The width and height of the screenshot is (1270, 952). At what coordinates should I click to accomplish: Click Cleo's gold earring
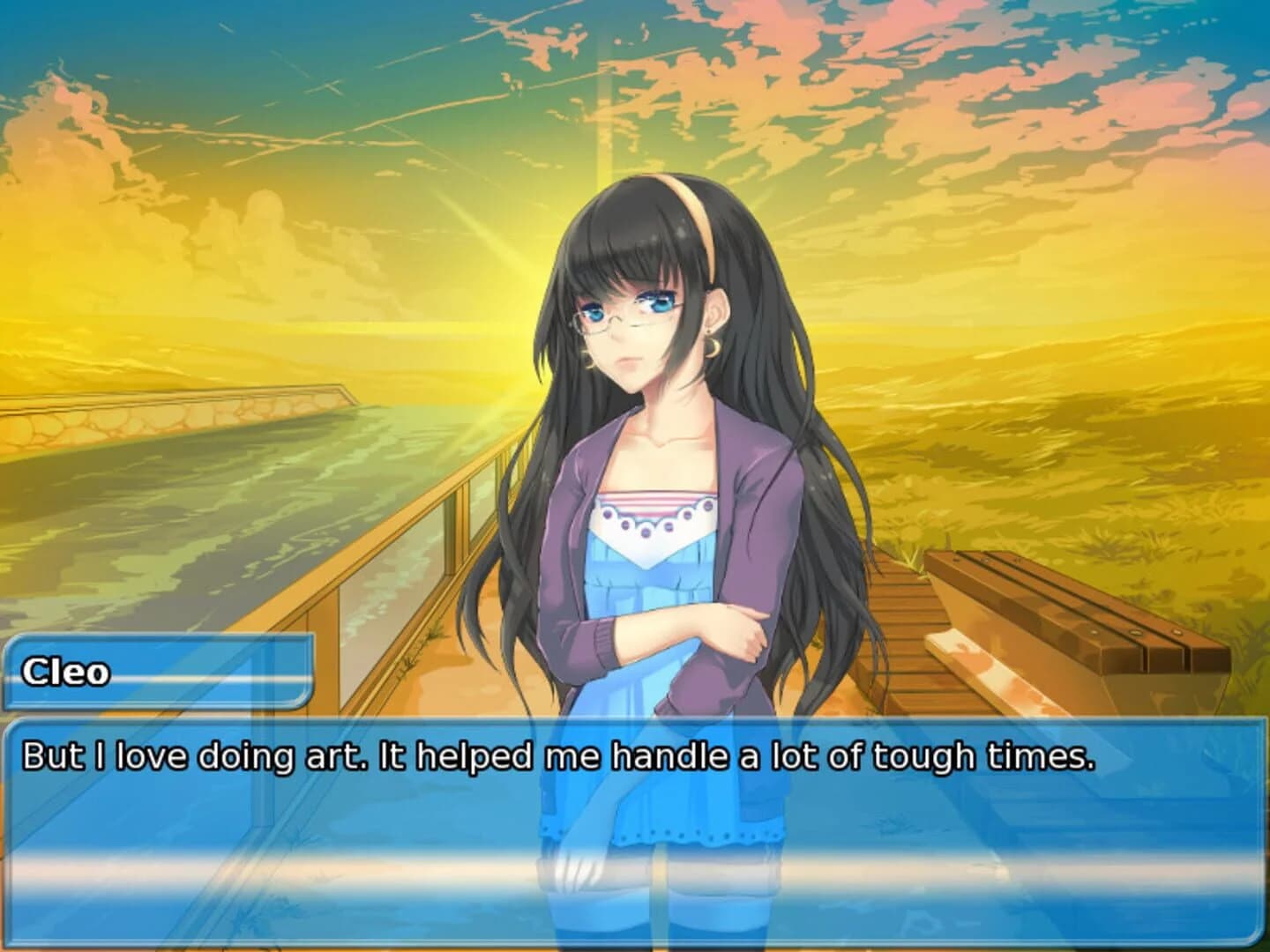tap(713, 346)
